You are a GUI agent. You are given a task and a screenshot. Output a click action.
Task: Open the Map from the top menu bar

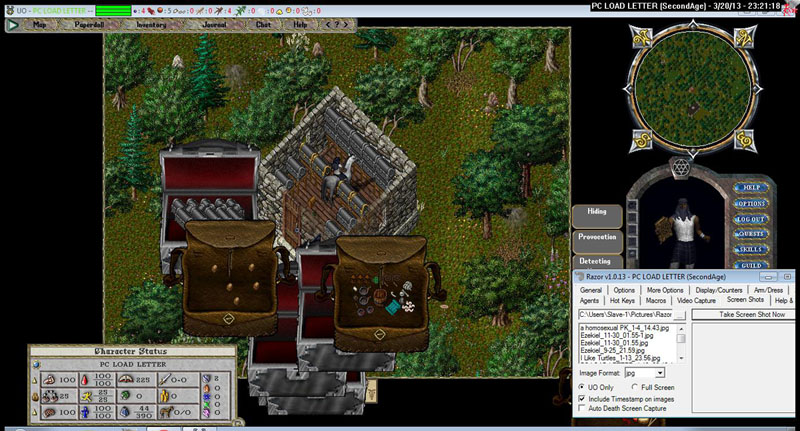coord(40,23)
